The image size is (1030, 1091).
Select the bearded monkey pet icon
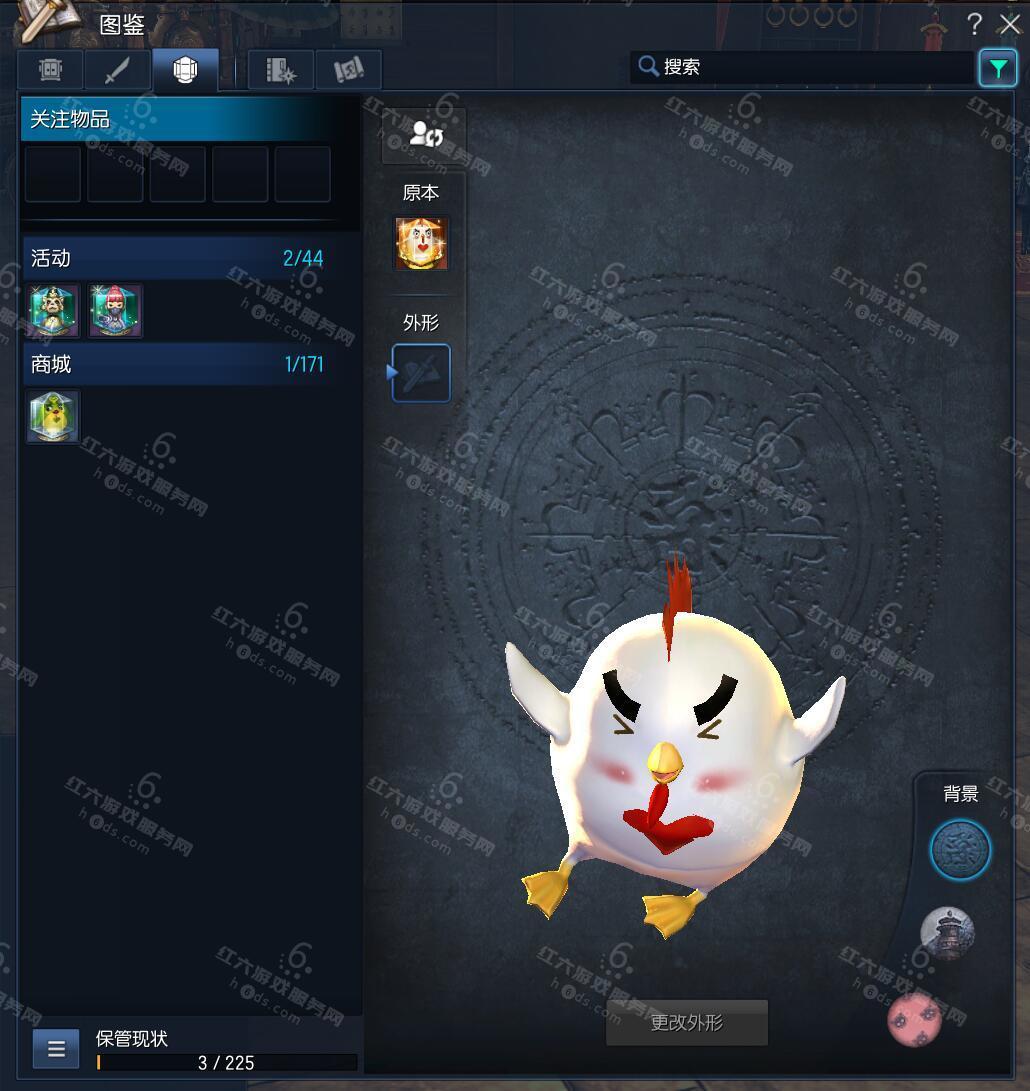coord(53,310)
